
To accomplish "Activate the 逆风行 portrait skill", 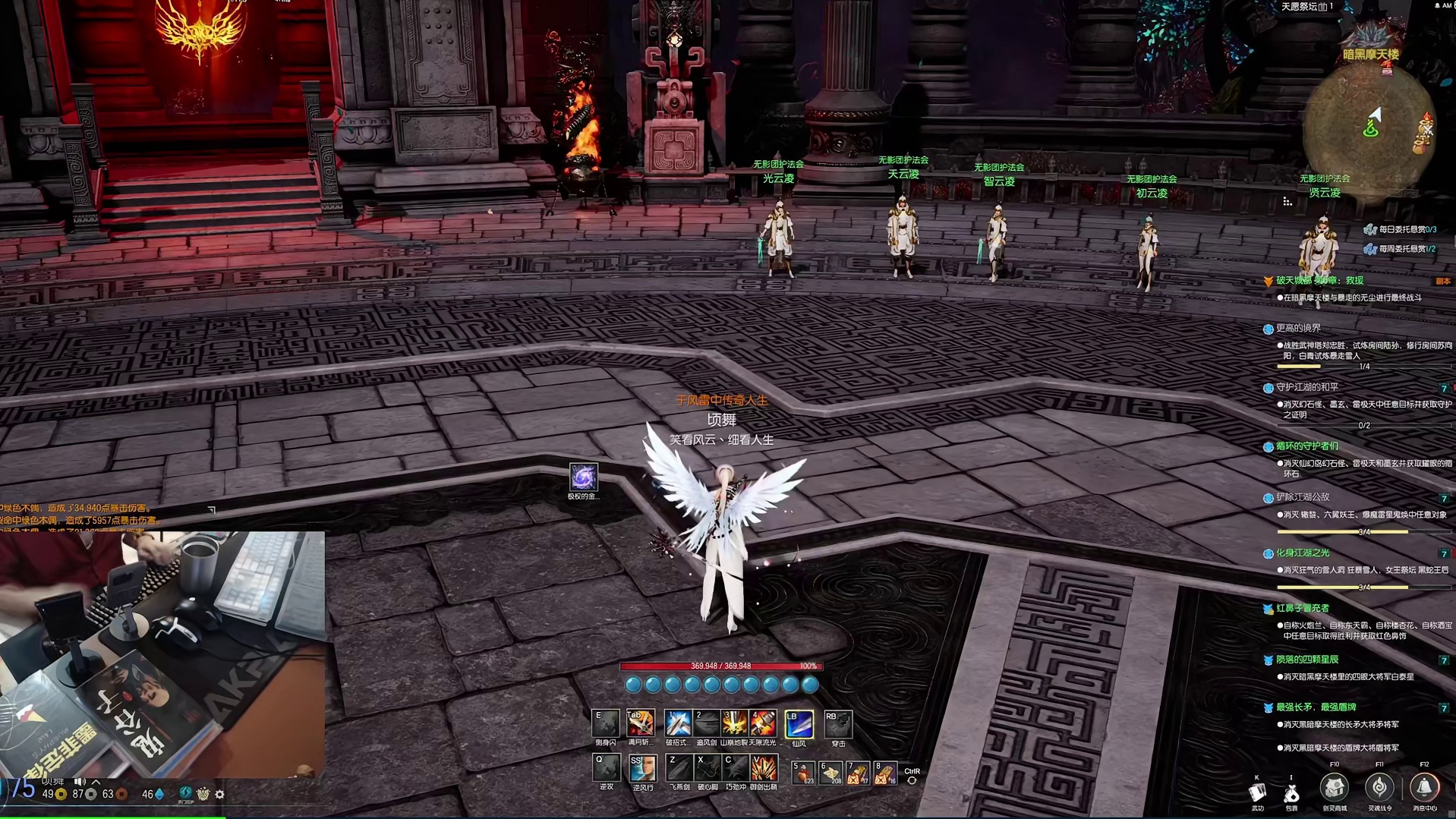I will pos(642,768).
